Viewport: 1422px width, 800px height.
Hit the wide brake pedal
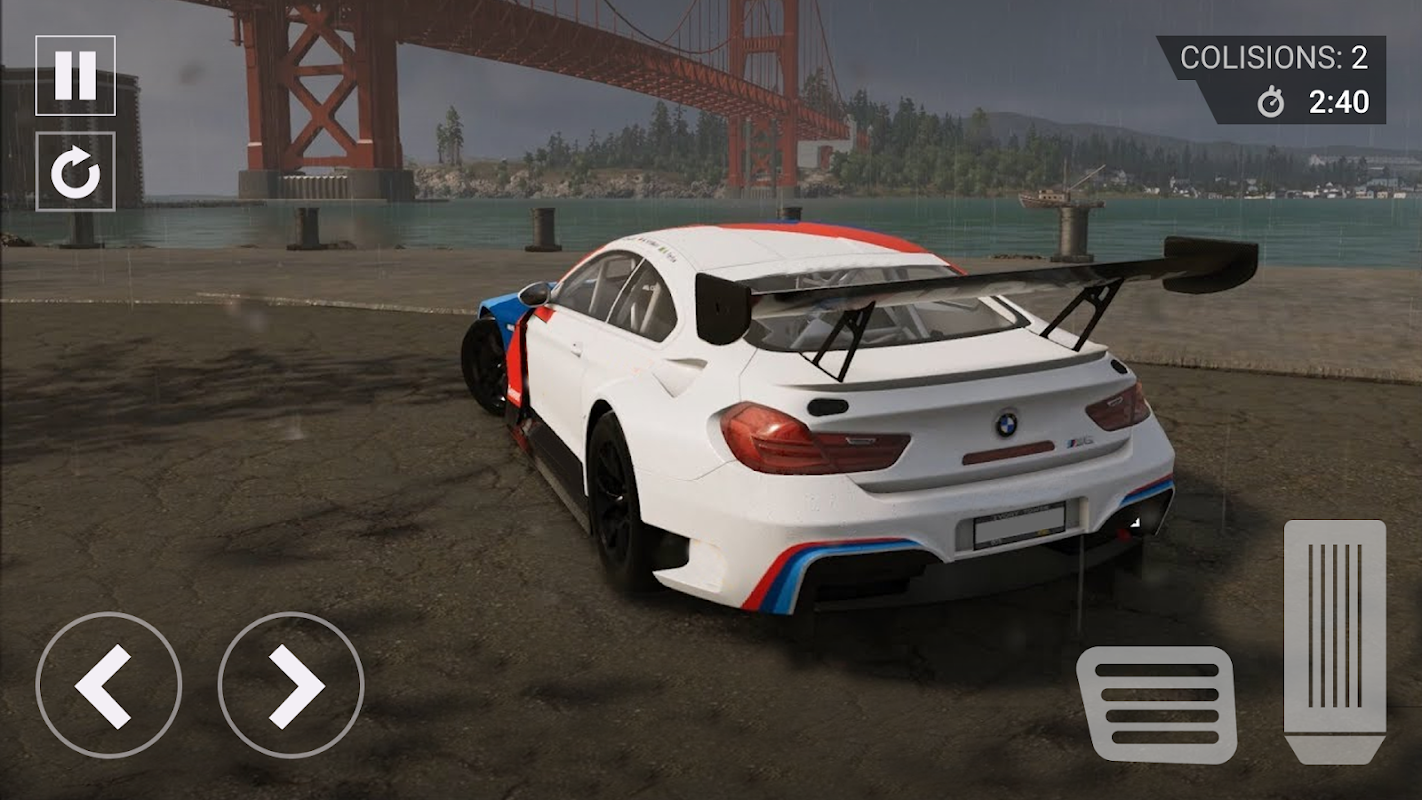click(x=1156, y=704)
